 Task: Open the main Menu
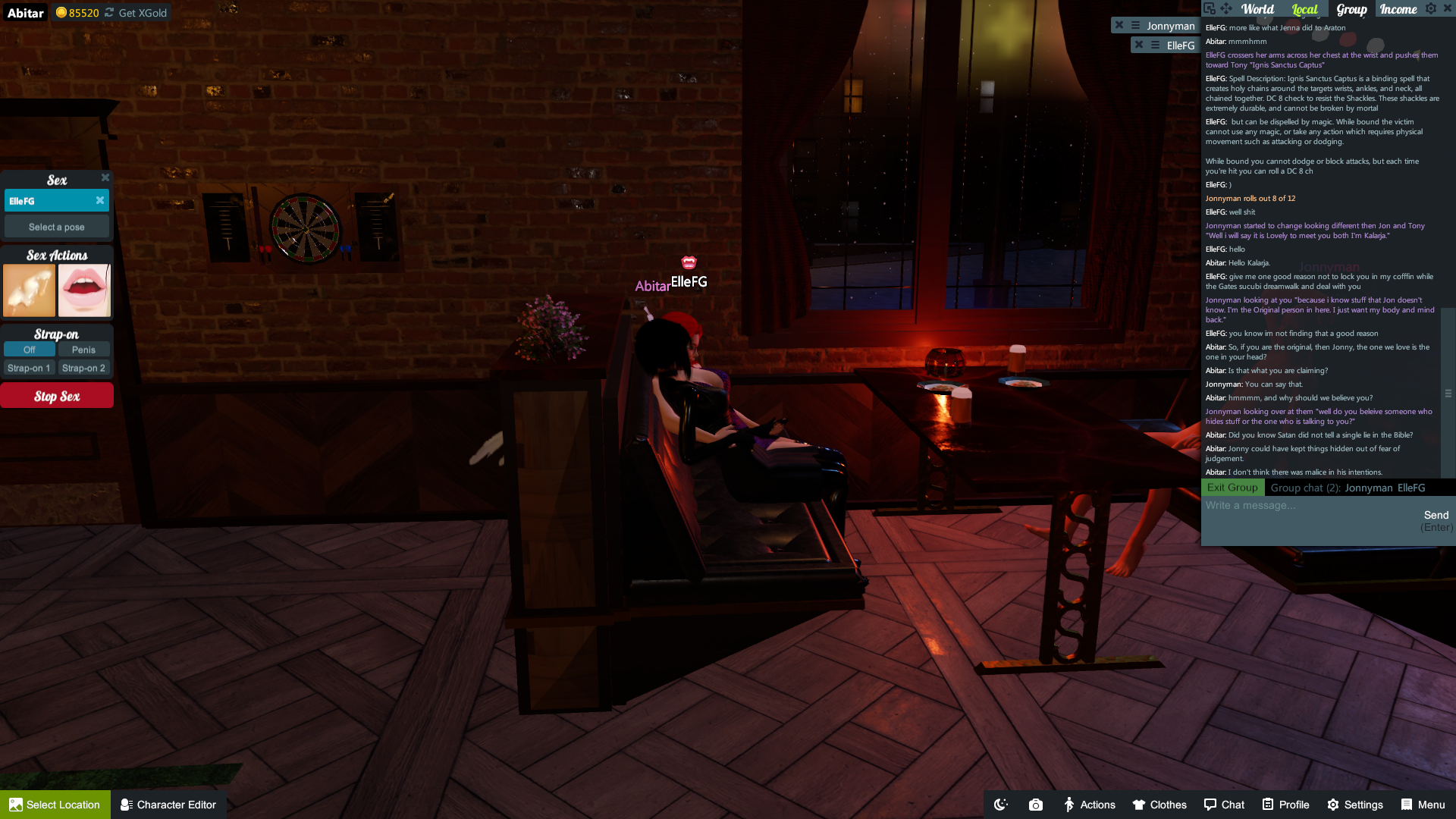1423,805
